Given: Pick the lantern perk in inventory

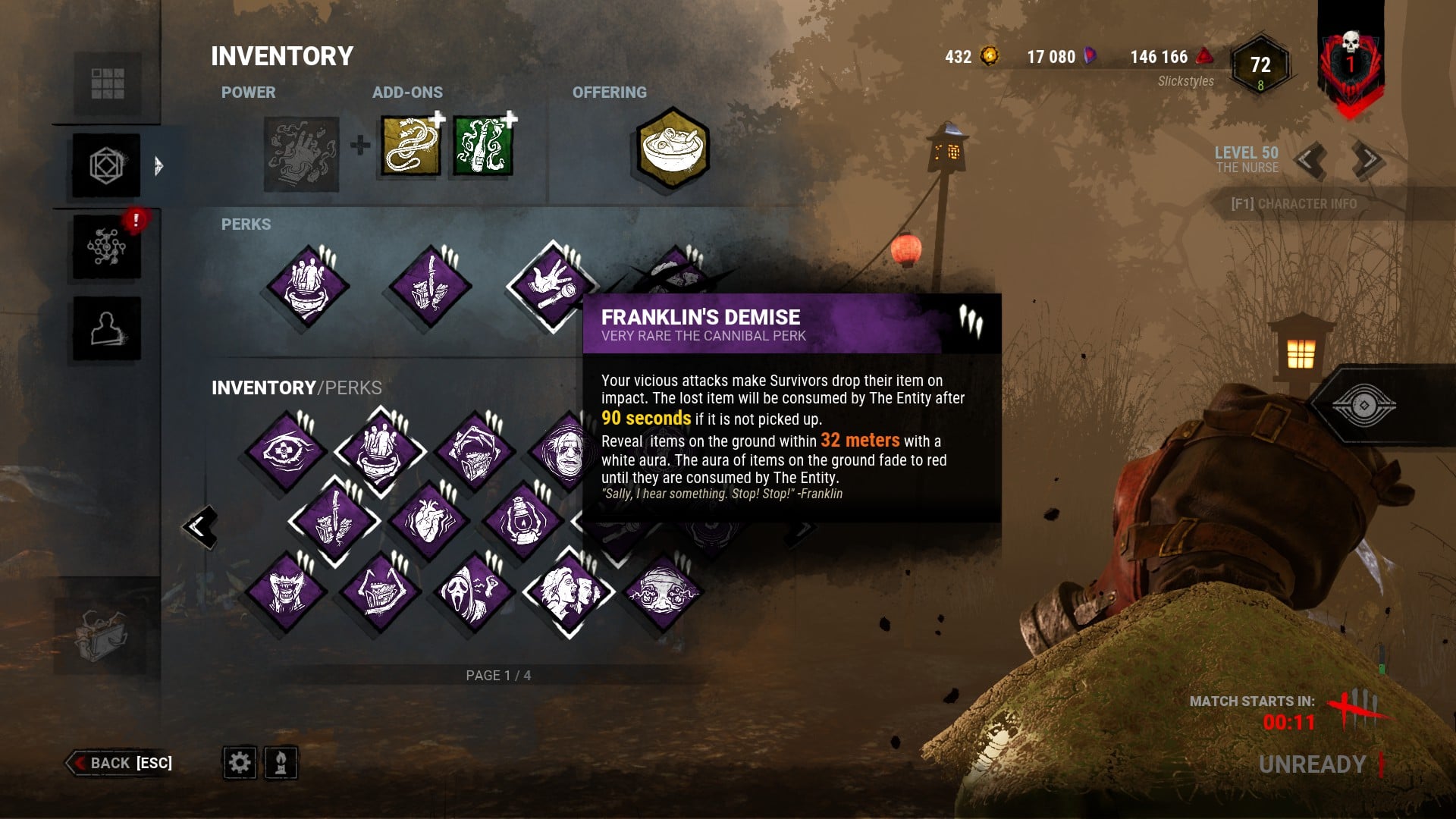Looking at the screenshot, I should pyautogui.click(x=522, y=522).
